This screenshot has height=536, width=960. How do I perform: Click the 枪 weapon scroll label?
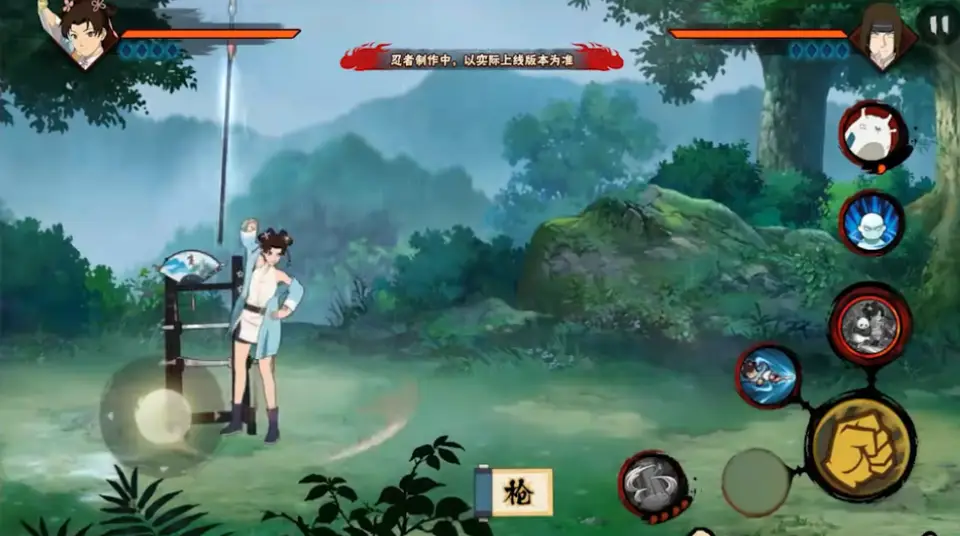pos(515,491)
